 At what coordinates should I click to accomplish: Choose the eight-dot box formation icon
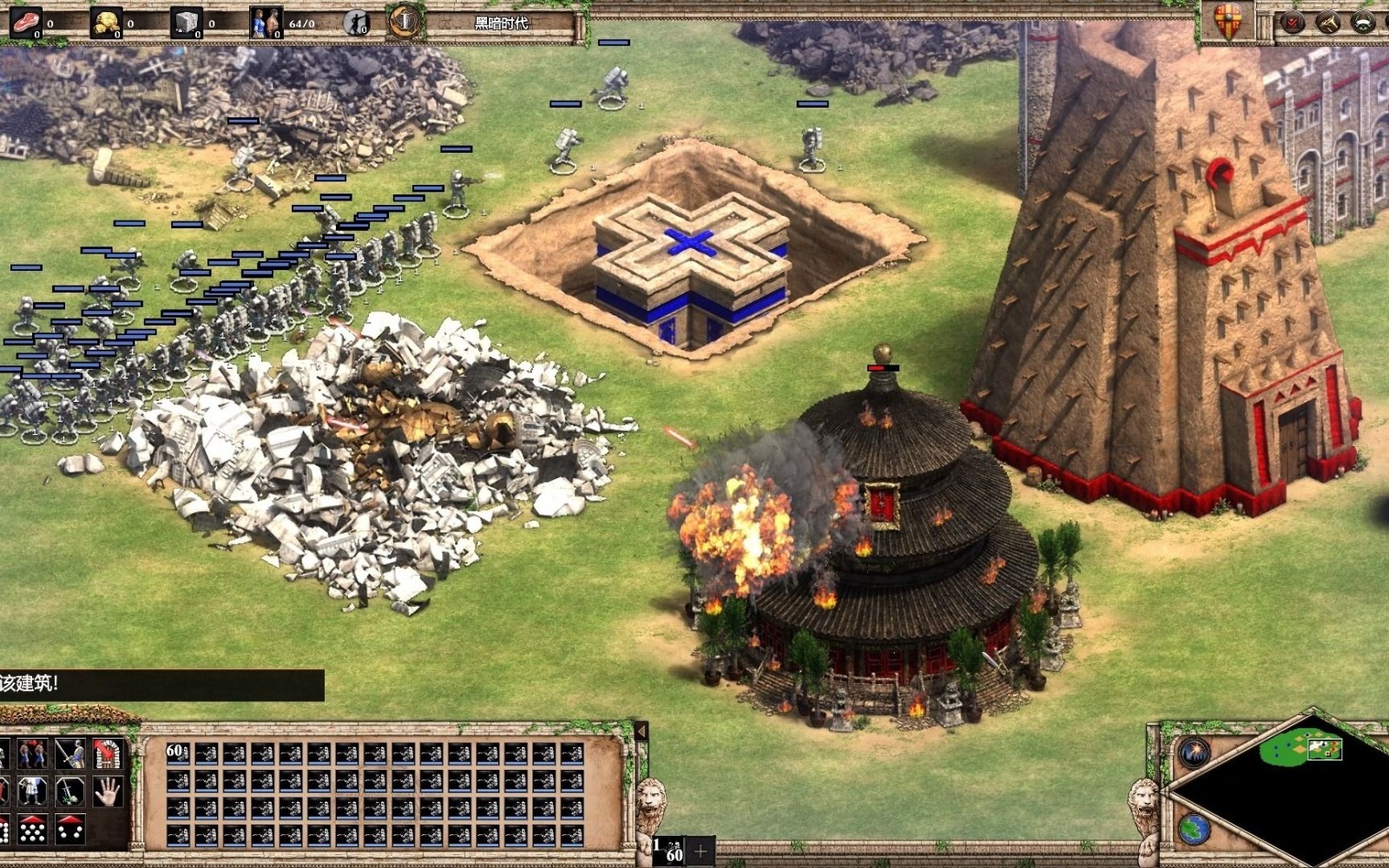(x=31, y=829)
